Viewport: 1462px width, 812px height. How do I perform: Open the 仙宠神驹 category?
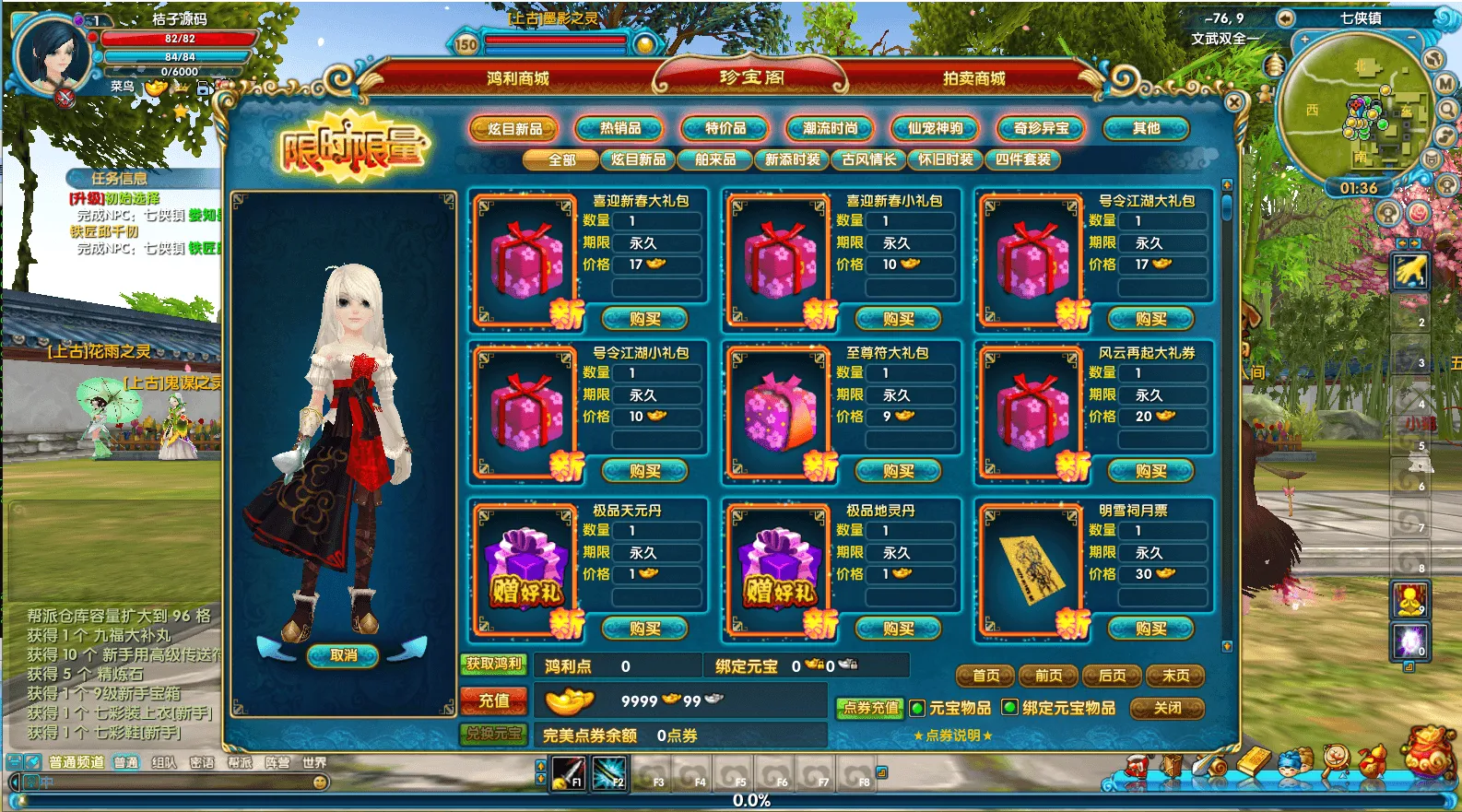pyautogui.click(x=936, y=129)
